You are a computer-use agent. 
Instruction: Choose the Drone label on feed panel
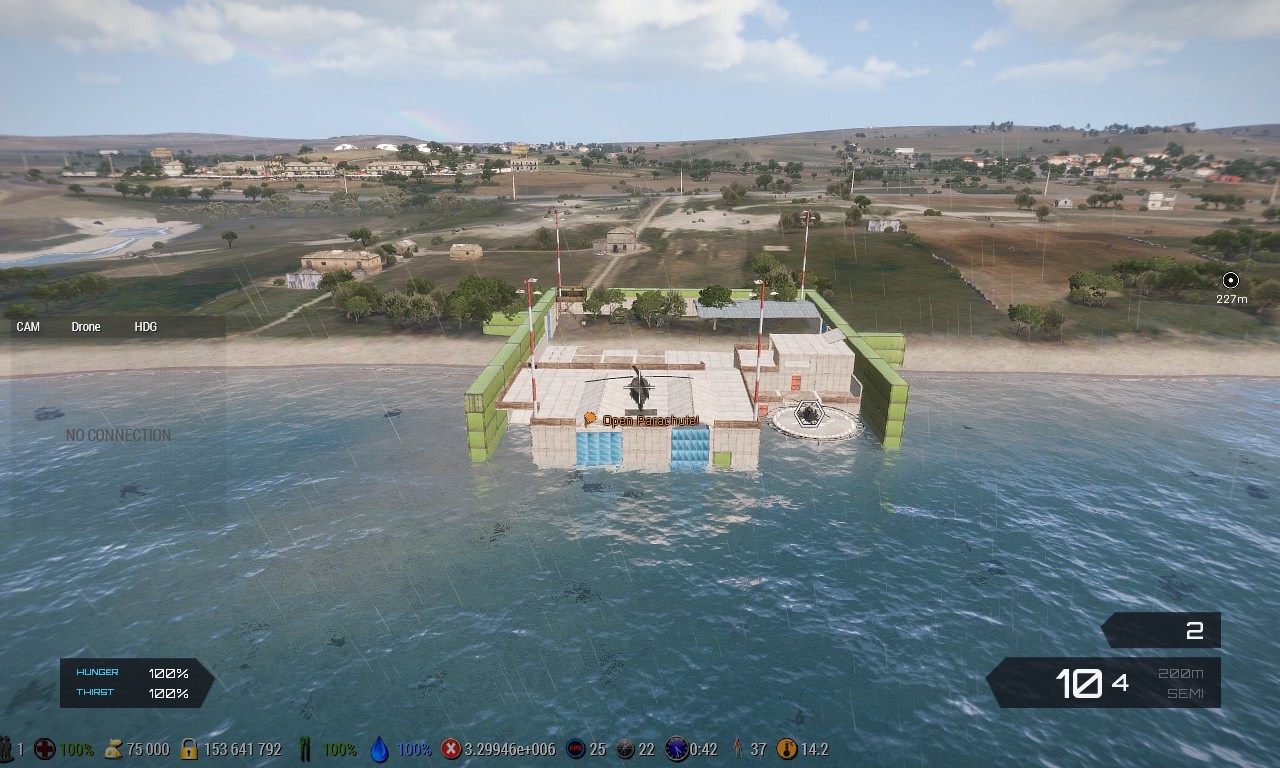pos(86,327)
